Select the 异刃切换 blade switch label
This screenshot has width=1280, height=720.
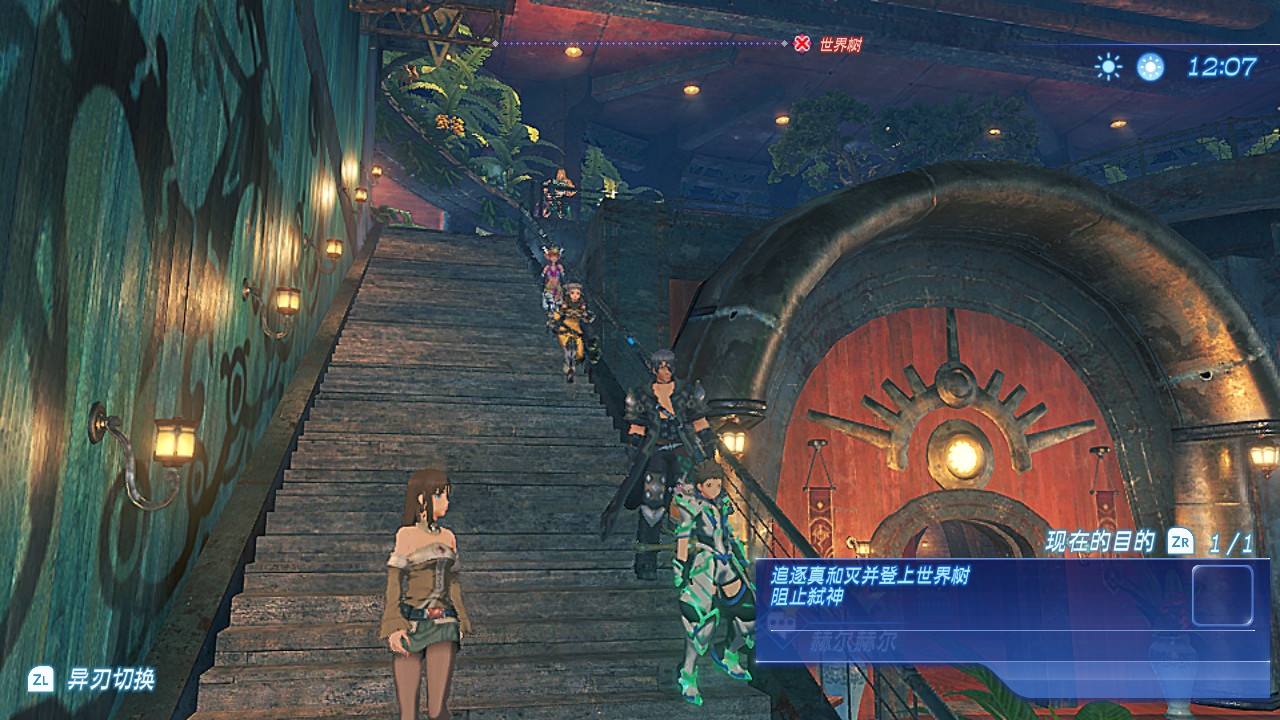click(110, 680)
